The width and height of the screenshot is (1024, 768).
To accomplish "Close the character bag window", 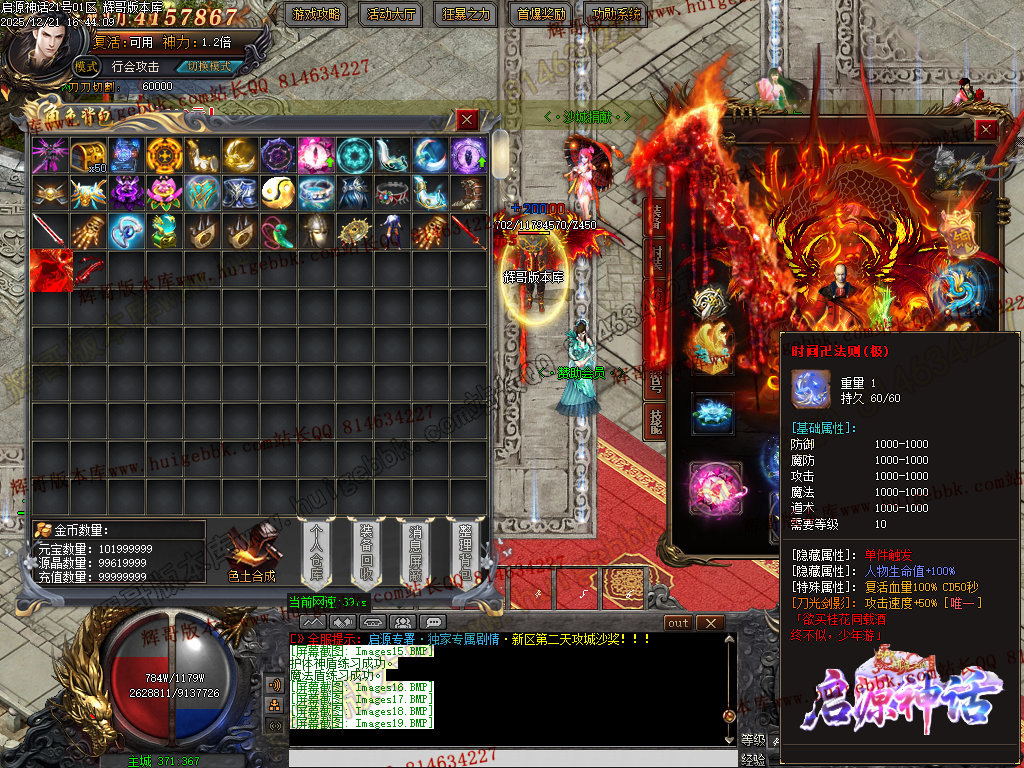I will coord(467,120).
